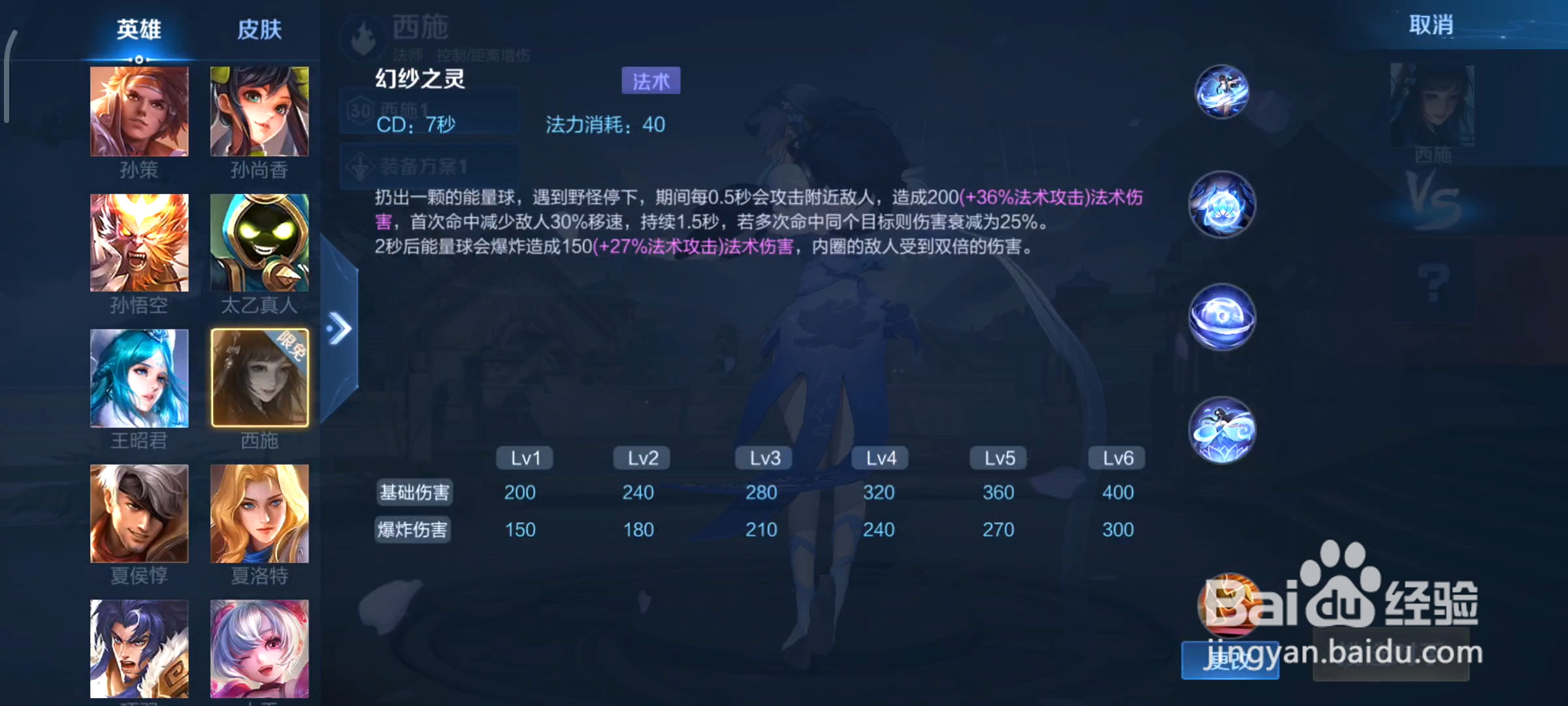Viewport: 1568px width, 706px height.
Task: Toggle the Lv6 skill level
Action: (x=1116, y=458)
